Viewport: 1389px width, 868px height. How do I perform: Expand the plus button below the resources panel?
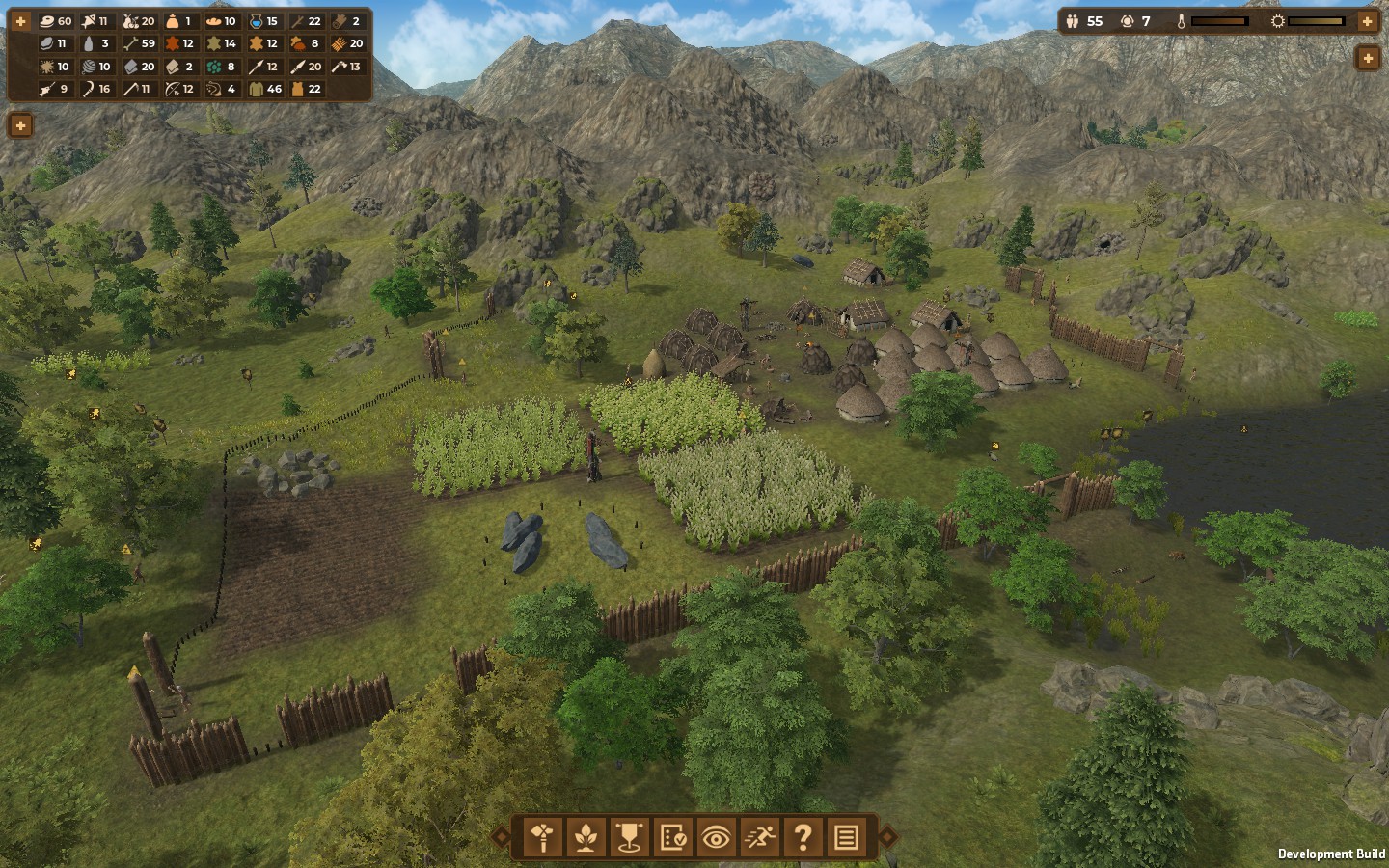[x=20, y=125]
